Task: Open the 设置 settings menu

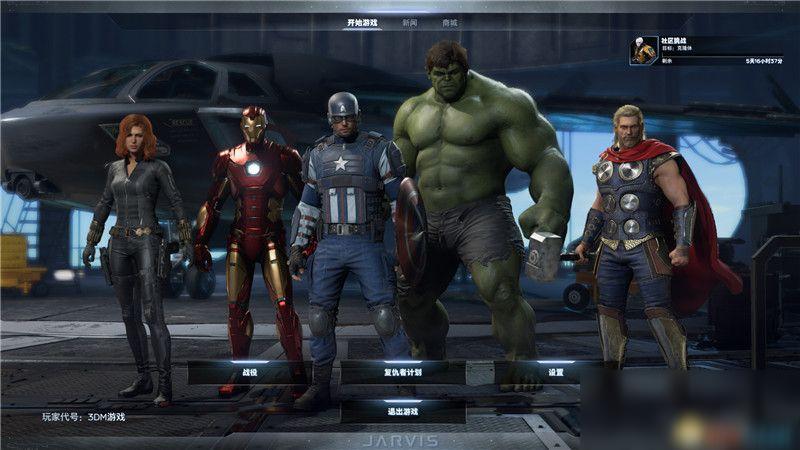Action: click(556, 372)
